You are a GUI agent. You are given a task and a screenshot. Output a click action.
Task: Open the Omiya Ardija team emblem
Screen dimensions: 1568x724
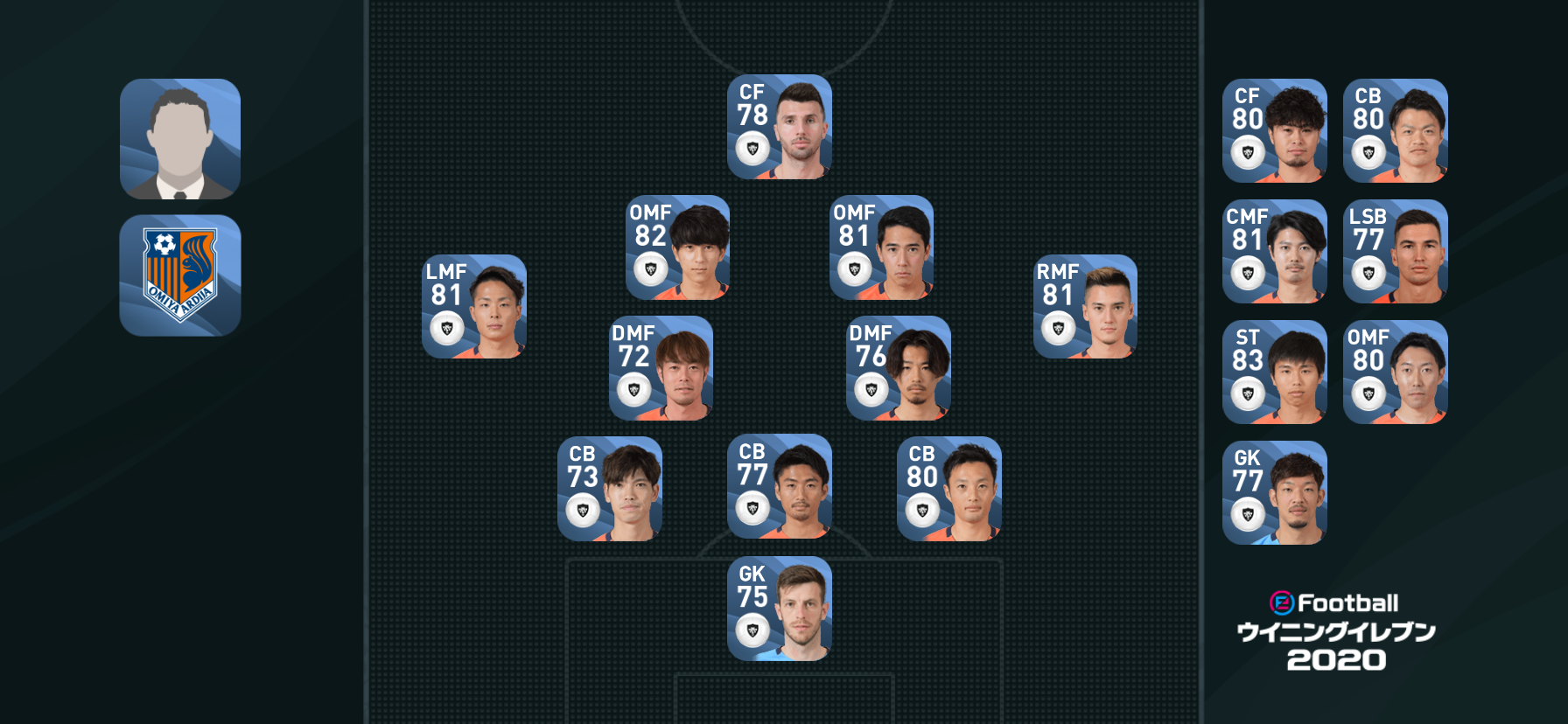click(x=180, y=275)
